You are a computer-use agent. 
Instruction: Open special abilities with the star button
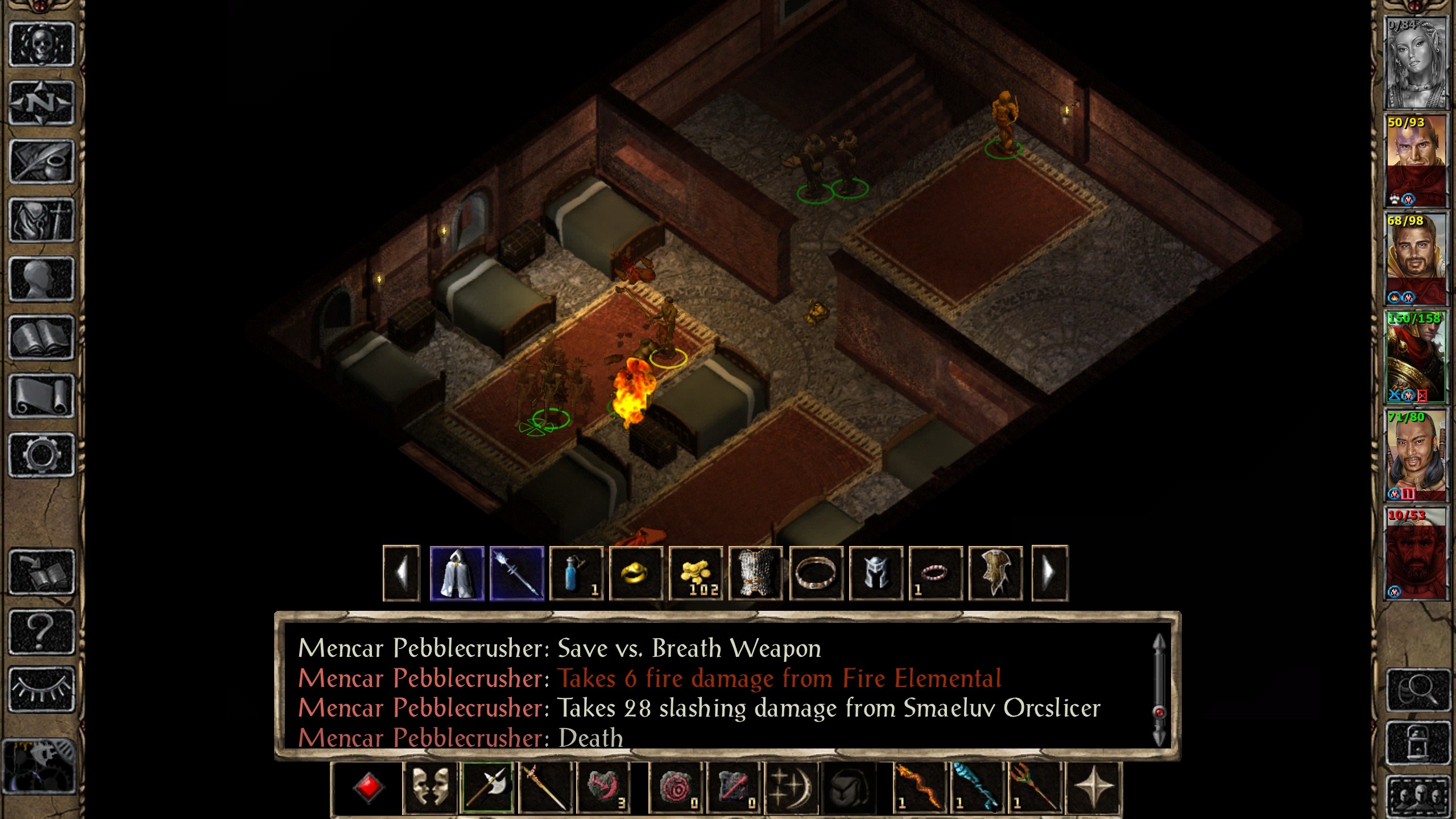[x=1093, y=788]
